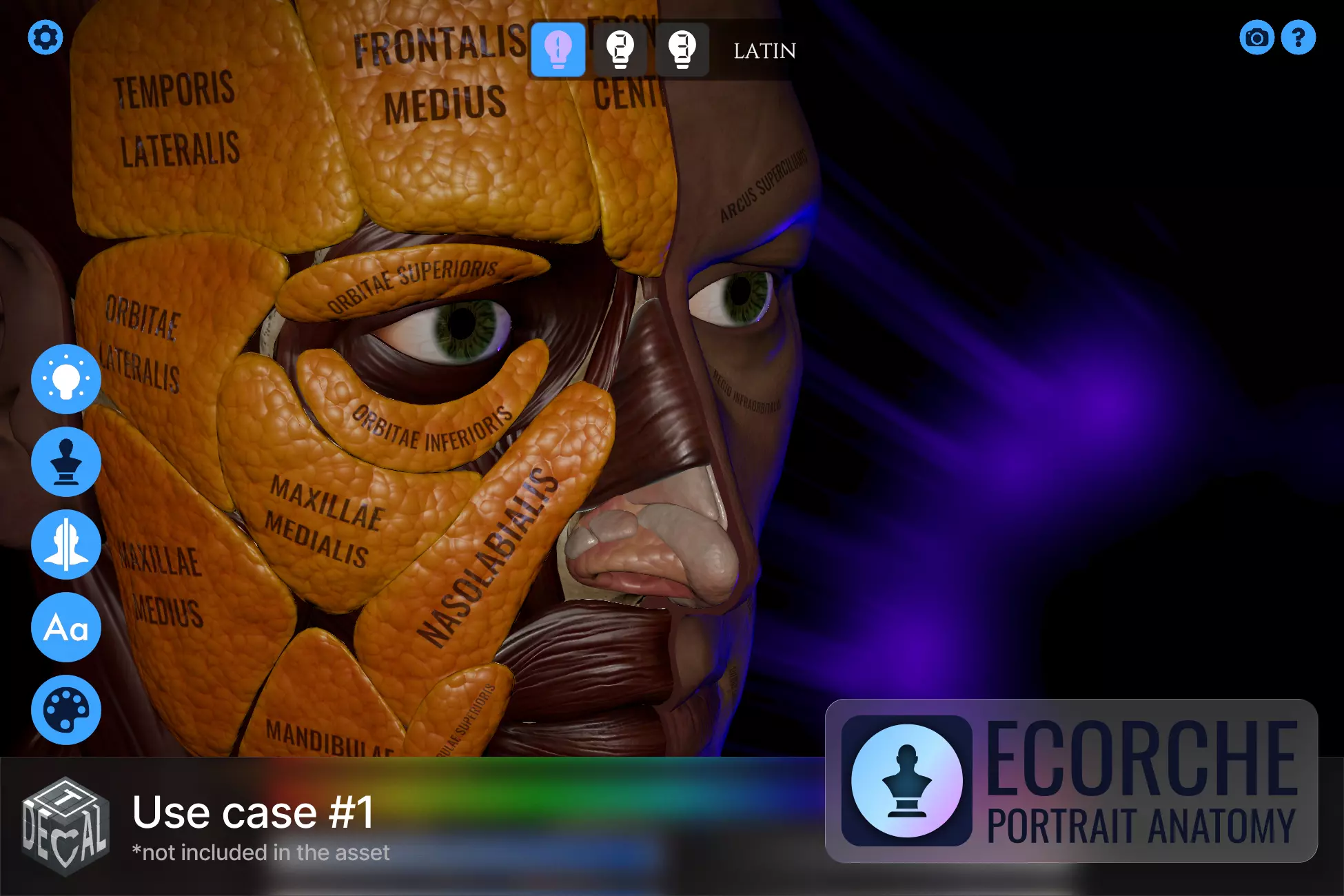Open the color palette button
Viewport: 1344px width, 896px height.
pos(66,710)
